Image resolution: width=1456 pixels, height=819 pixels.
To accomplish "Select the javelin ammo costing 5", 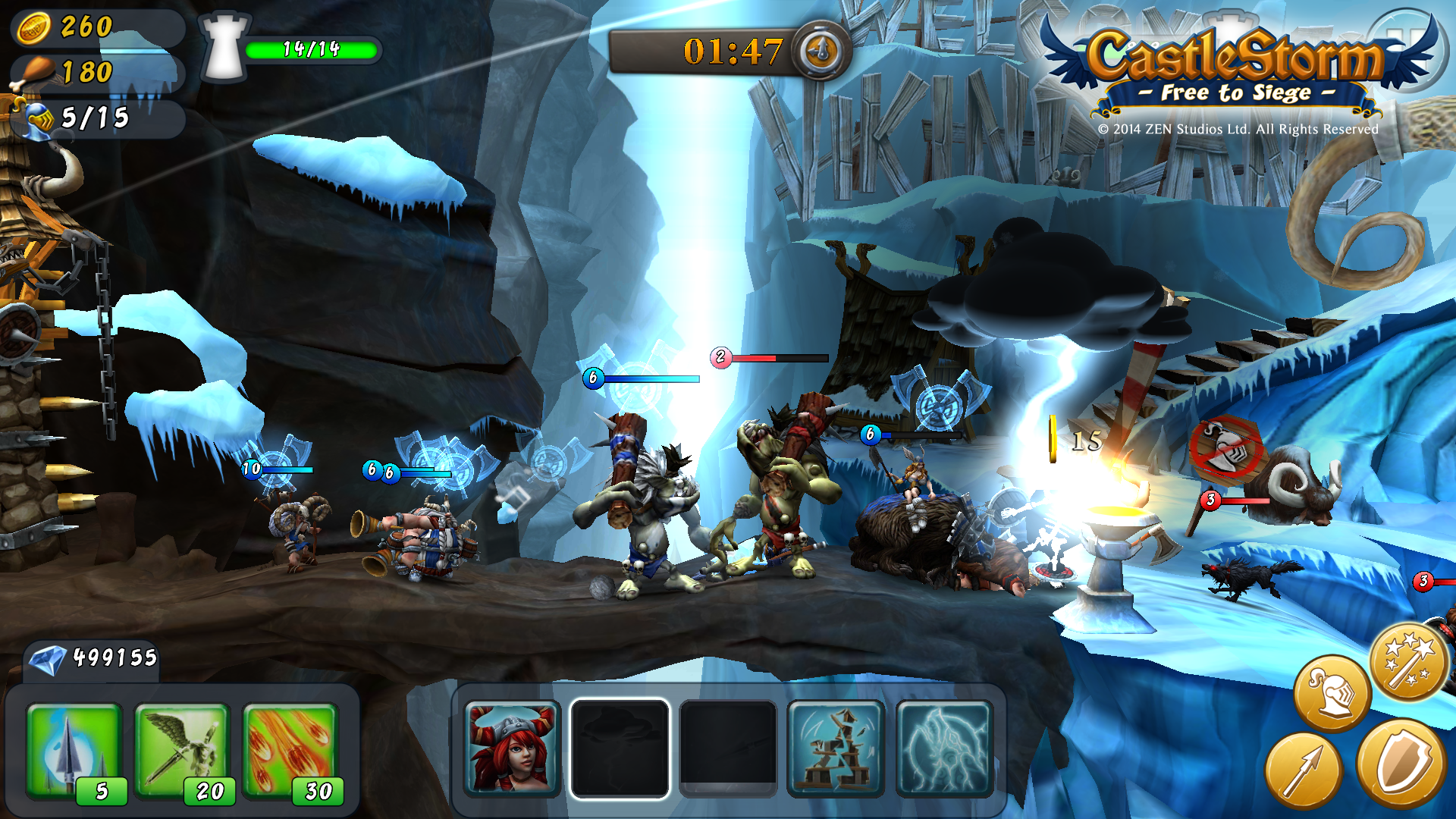I will point(74,751).
